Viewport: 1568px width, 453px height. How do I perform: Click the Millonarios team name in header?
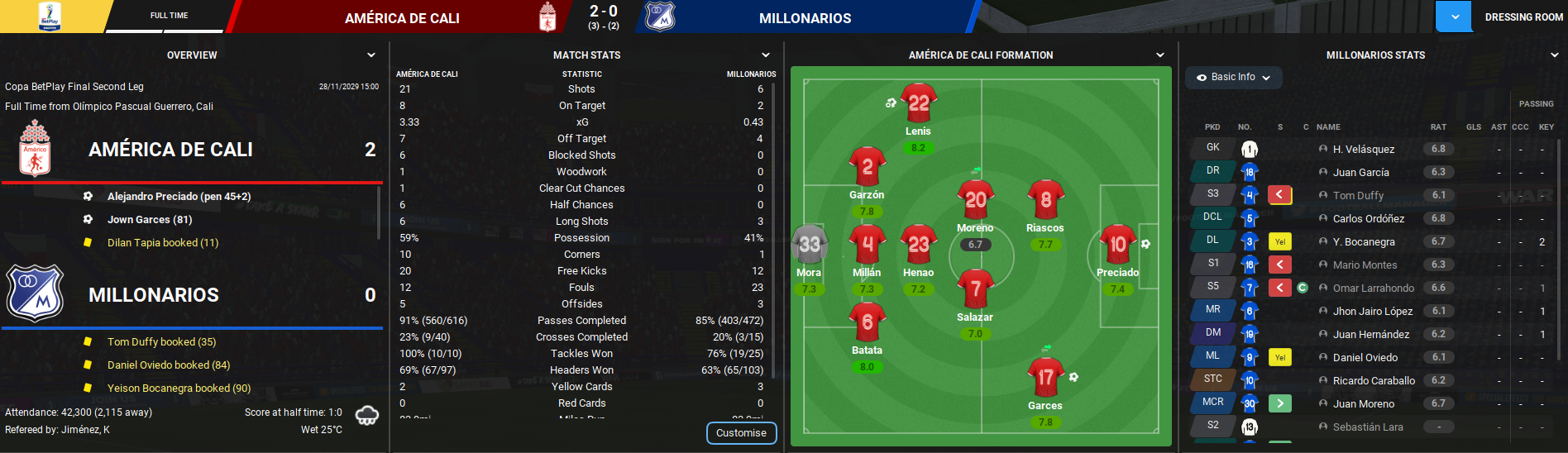click(x=805, y=18)
